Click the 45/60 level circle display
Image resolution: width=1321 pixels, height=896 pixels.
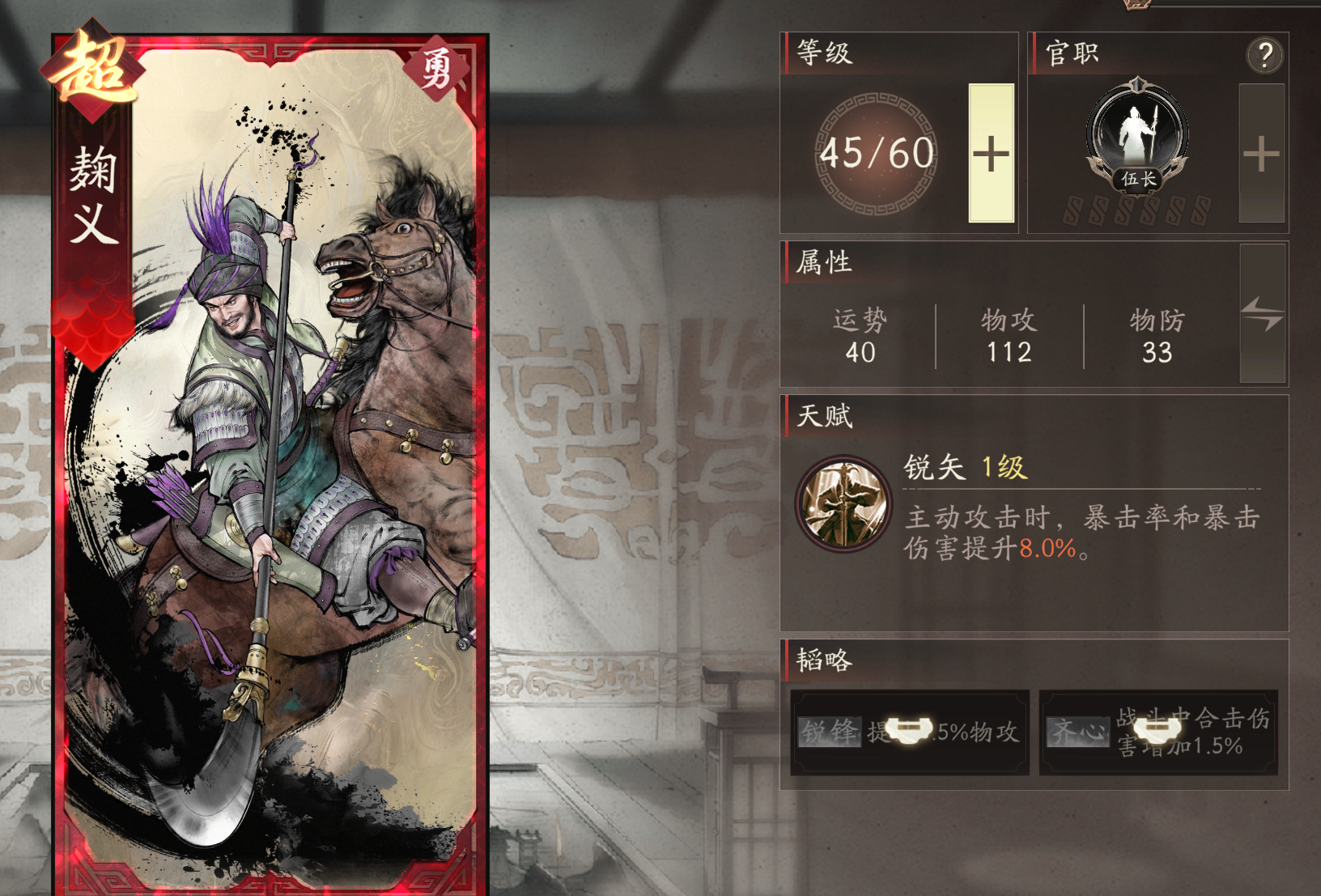(877, 153)
